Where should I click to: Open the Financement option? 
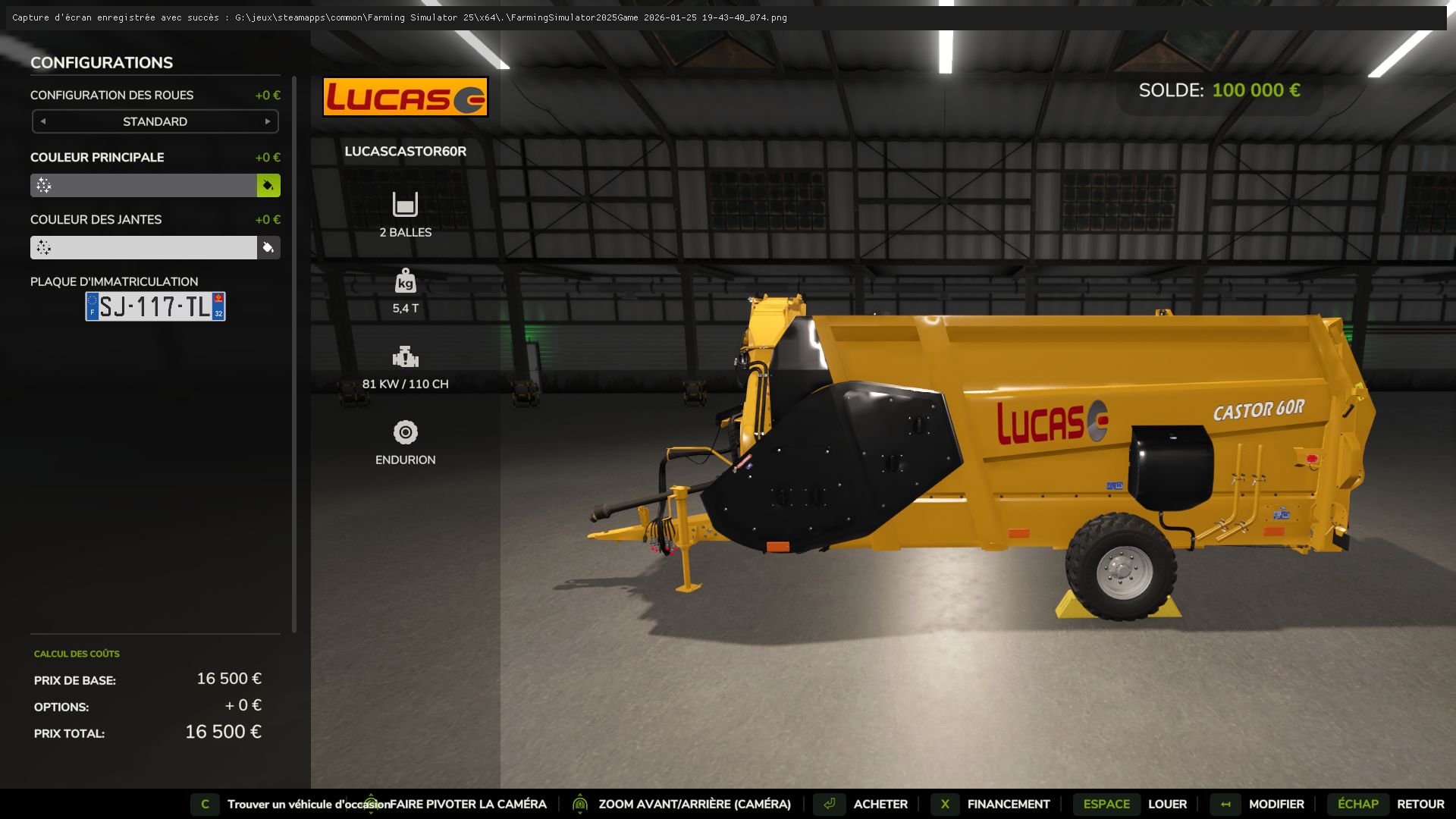(x=1007, y=804)
